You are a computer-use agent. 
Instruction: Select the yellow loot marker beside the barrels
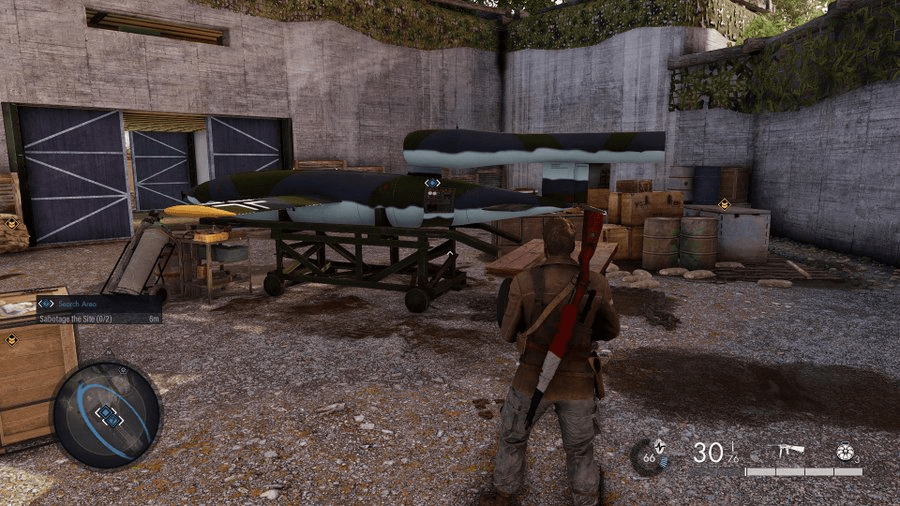coord(723,204)
